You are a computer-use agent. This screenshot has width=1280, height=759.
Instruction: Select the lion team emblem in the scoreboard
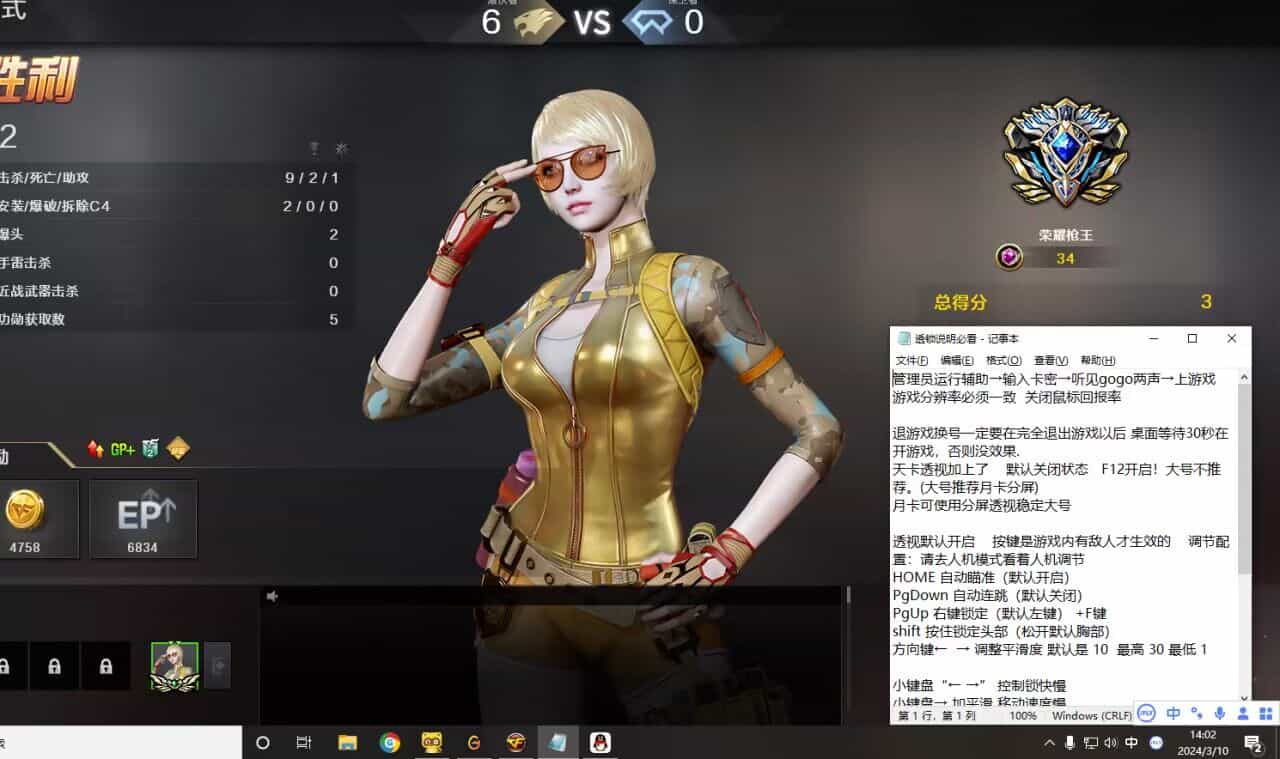tap(536, 22)
